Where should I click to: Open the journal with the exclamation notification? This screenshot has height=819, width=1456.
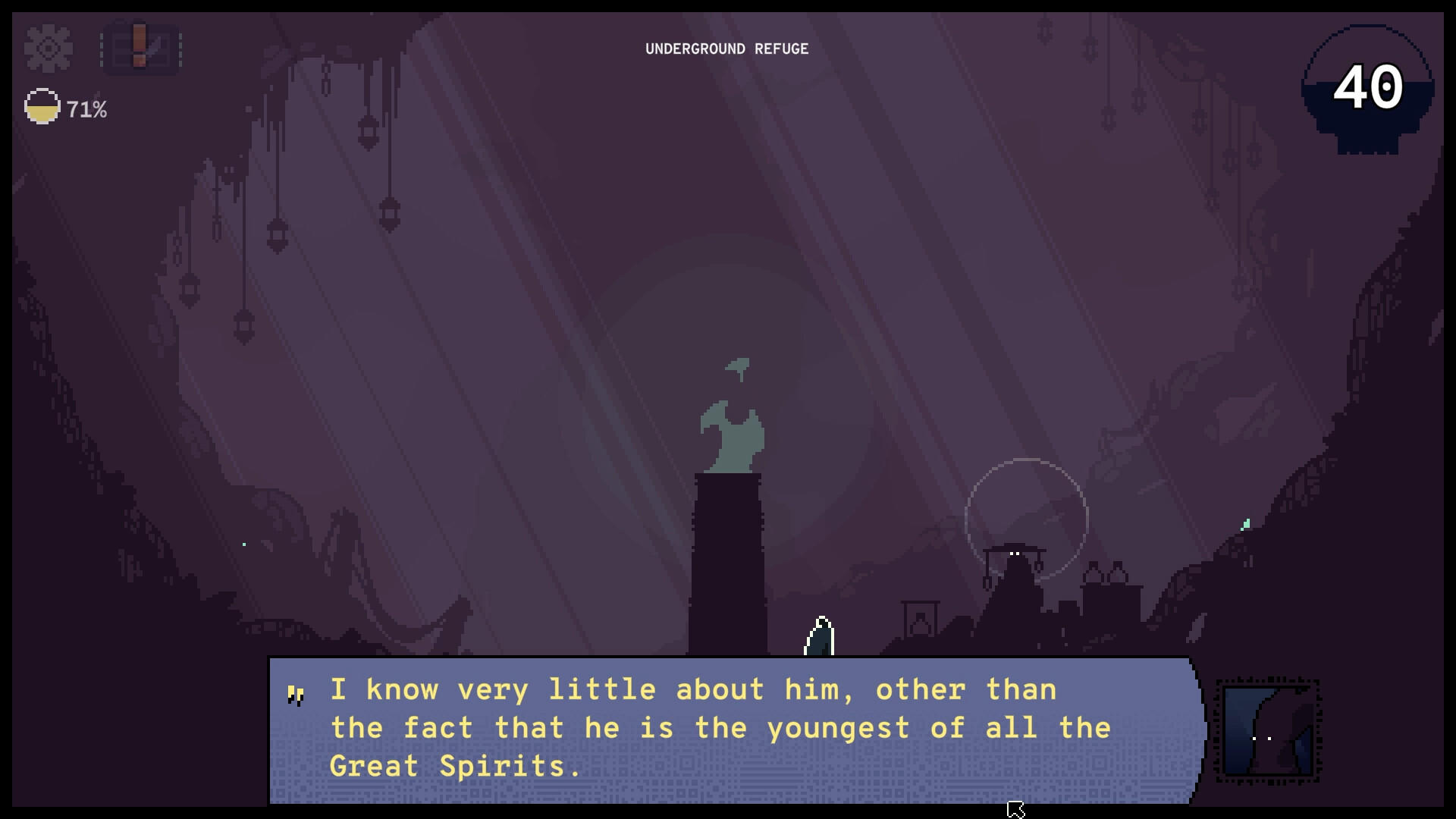coord(140,48)
